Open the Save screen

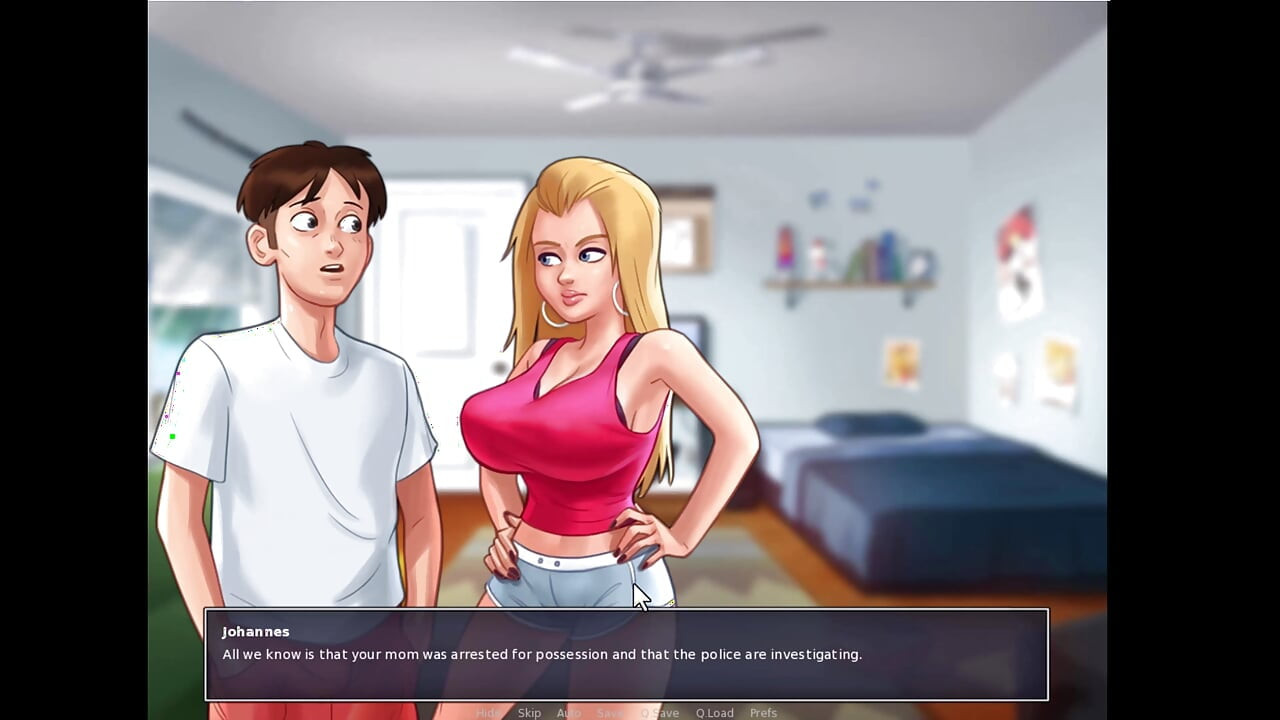610,712
